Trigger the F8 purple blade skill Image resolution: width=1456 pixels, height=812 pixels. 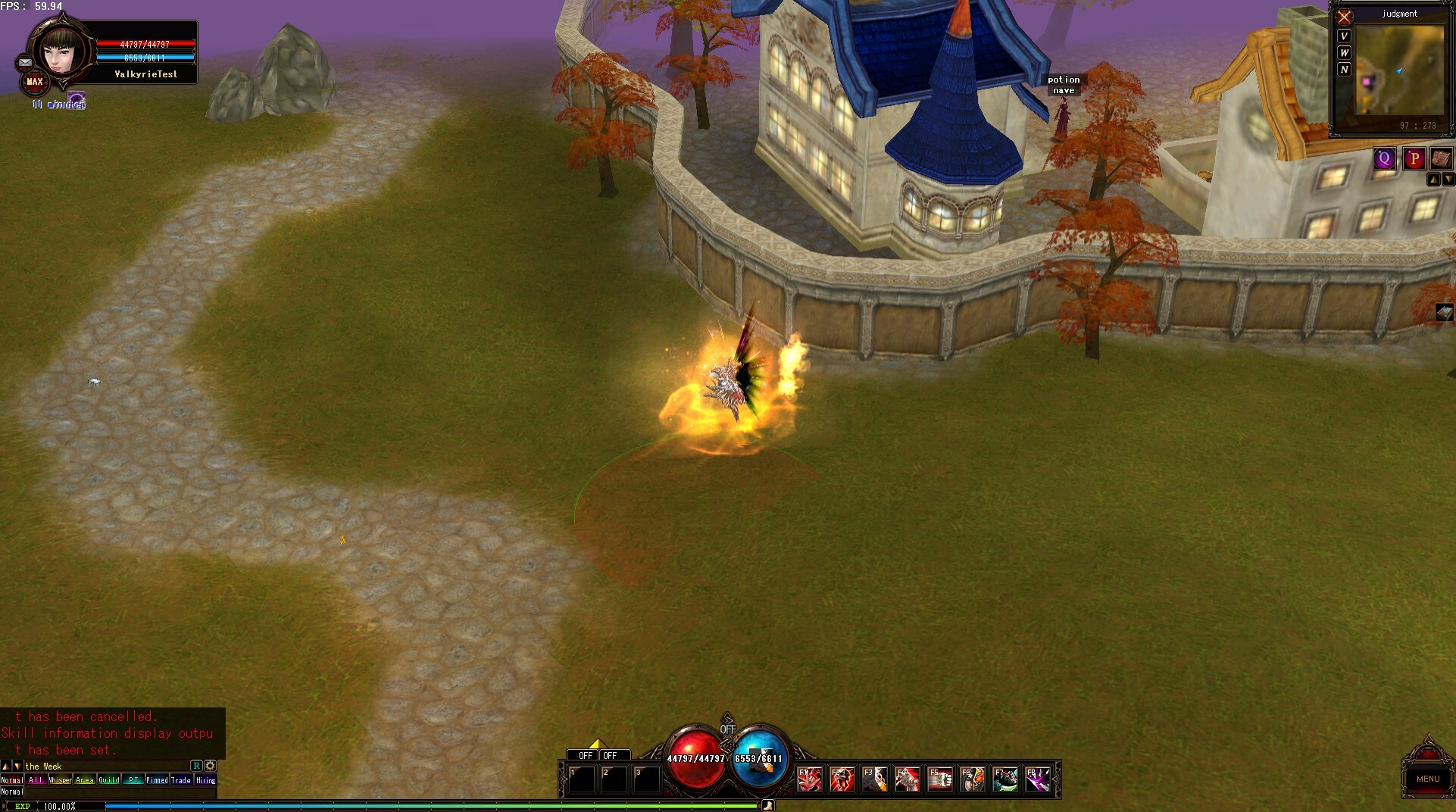pyautogui.click(x=1037, y=779)
